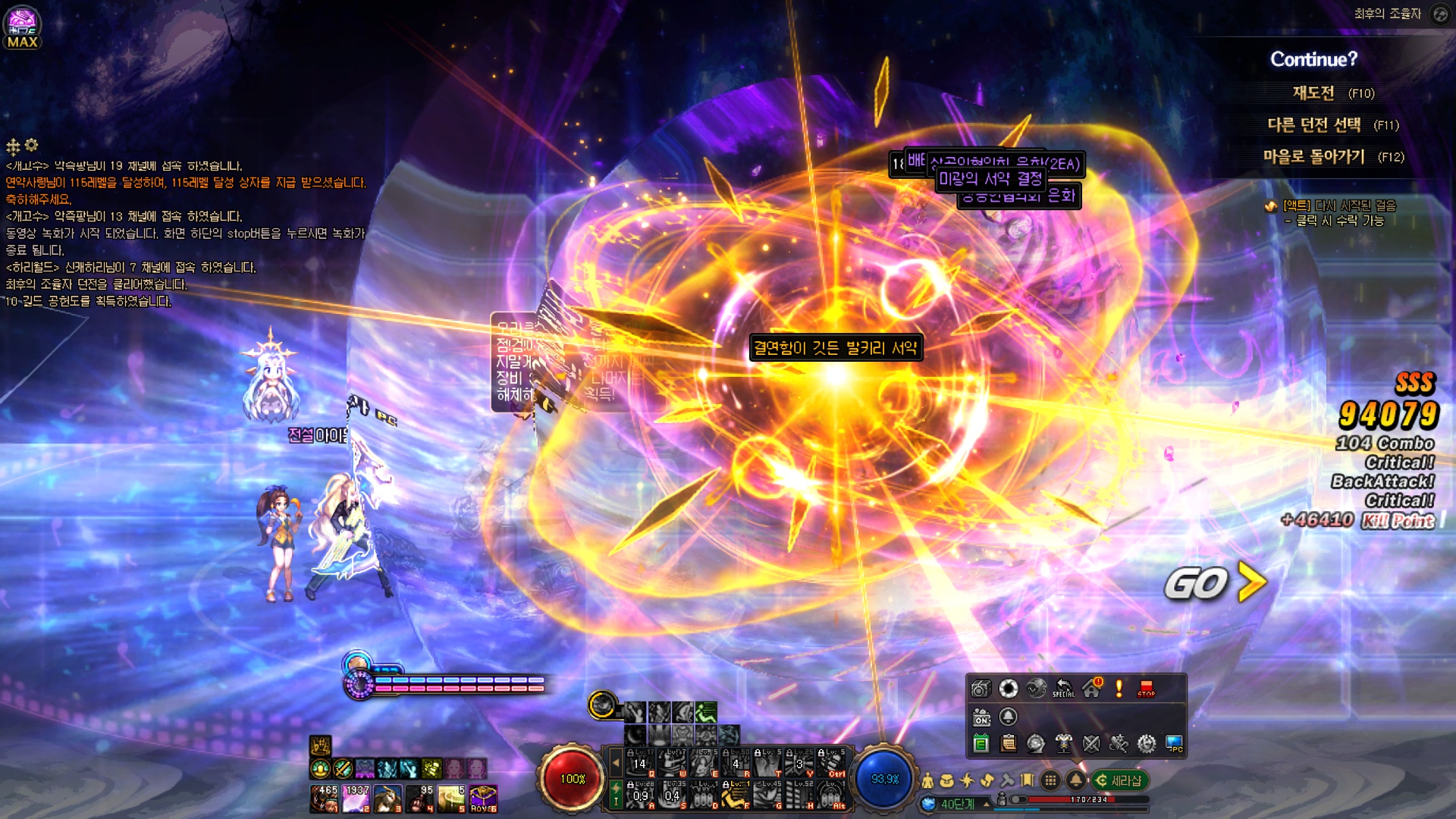Use the purple ROYAL chest in slot 6
Viewport: 1456px width, 819px height.
coord(483,799)
